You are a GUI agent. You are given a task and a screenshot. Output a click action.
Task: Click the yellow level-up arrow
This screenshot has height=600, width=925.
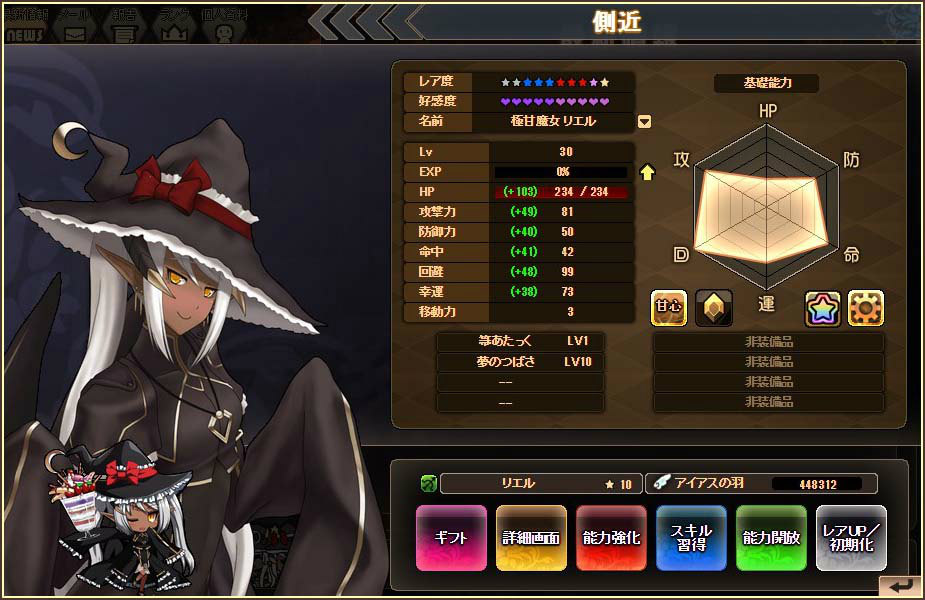tap(647, 172)
